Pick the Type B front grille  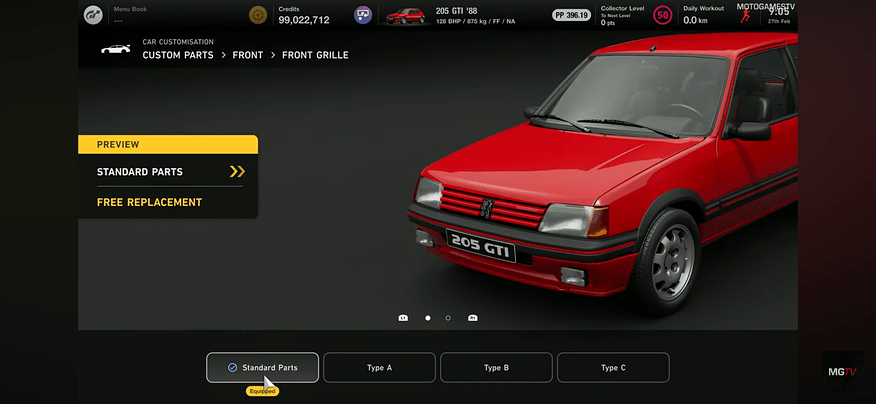[496, 368]
